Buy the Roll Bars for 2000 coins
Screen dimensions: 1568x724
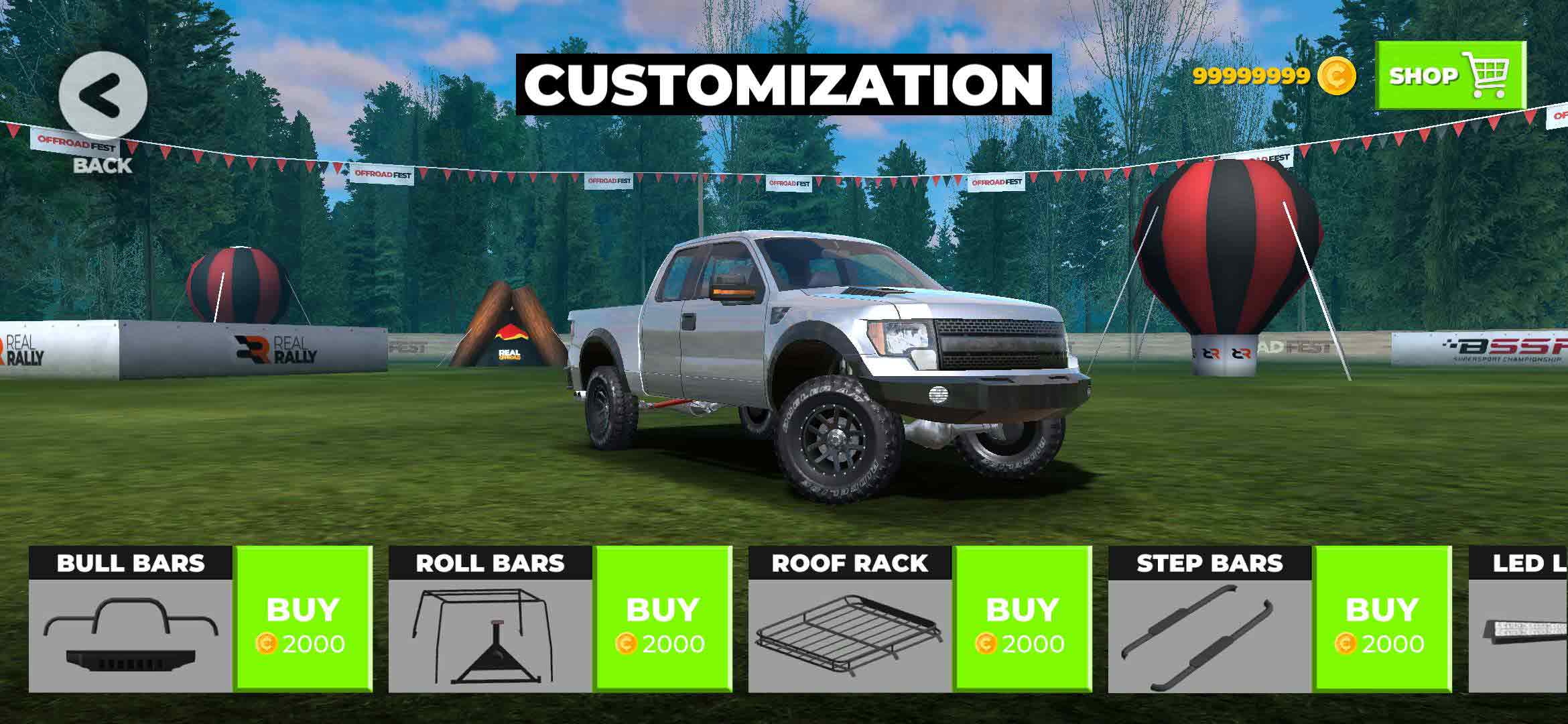[x=662, y=619]
